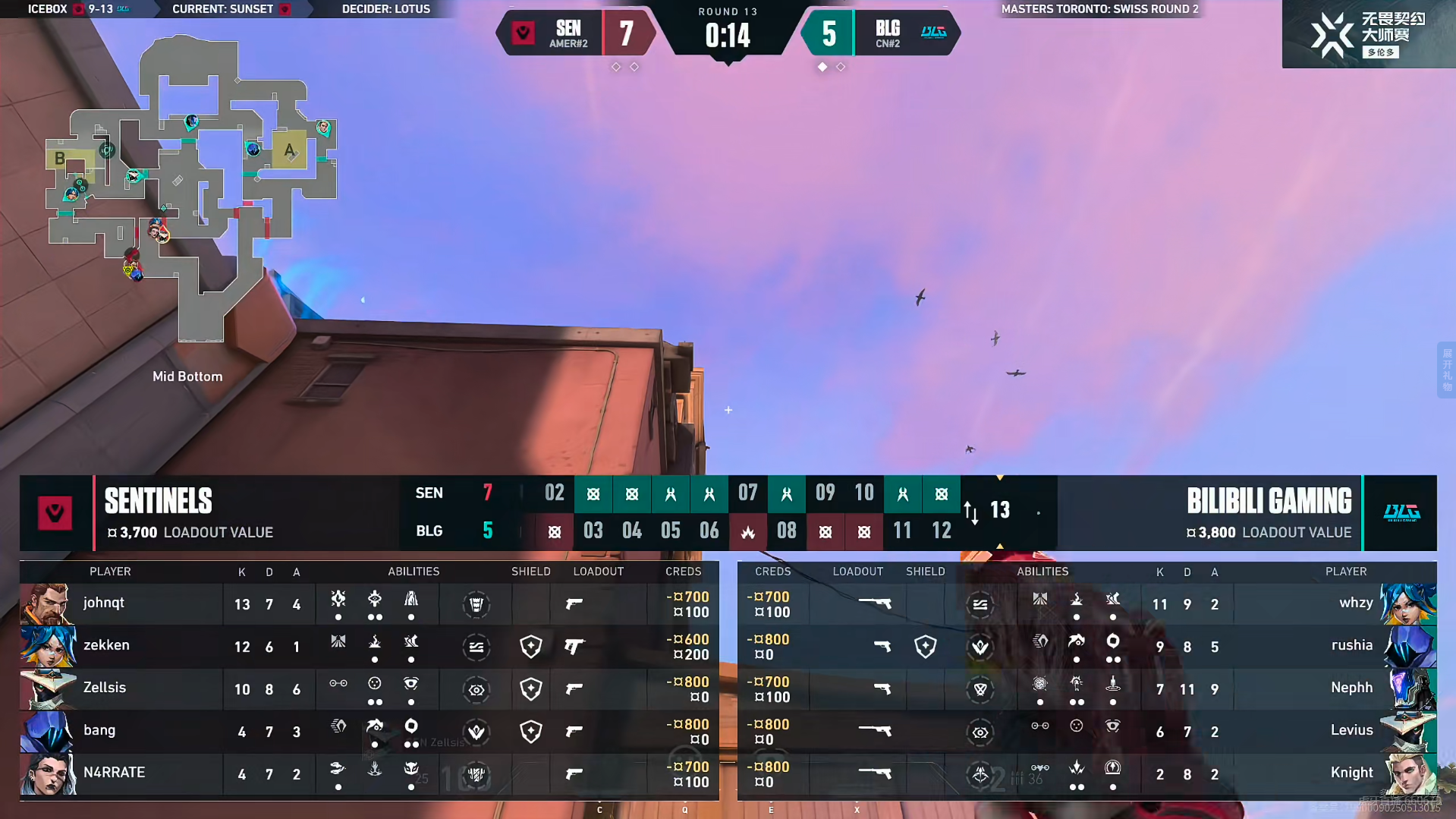Pick Levius in the BLG list
The height and width of the screenshot is (819, 1456).
[1351, 731]
